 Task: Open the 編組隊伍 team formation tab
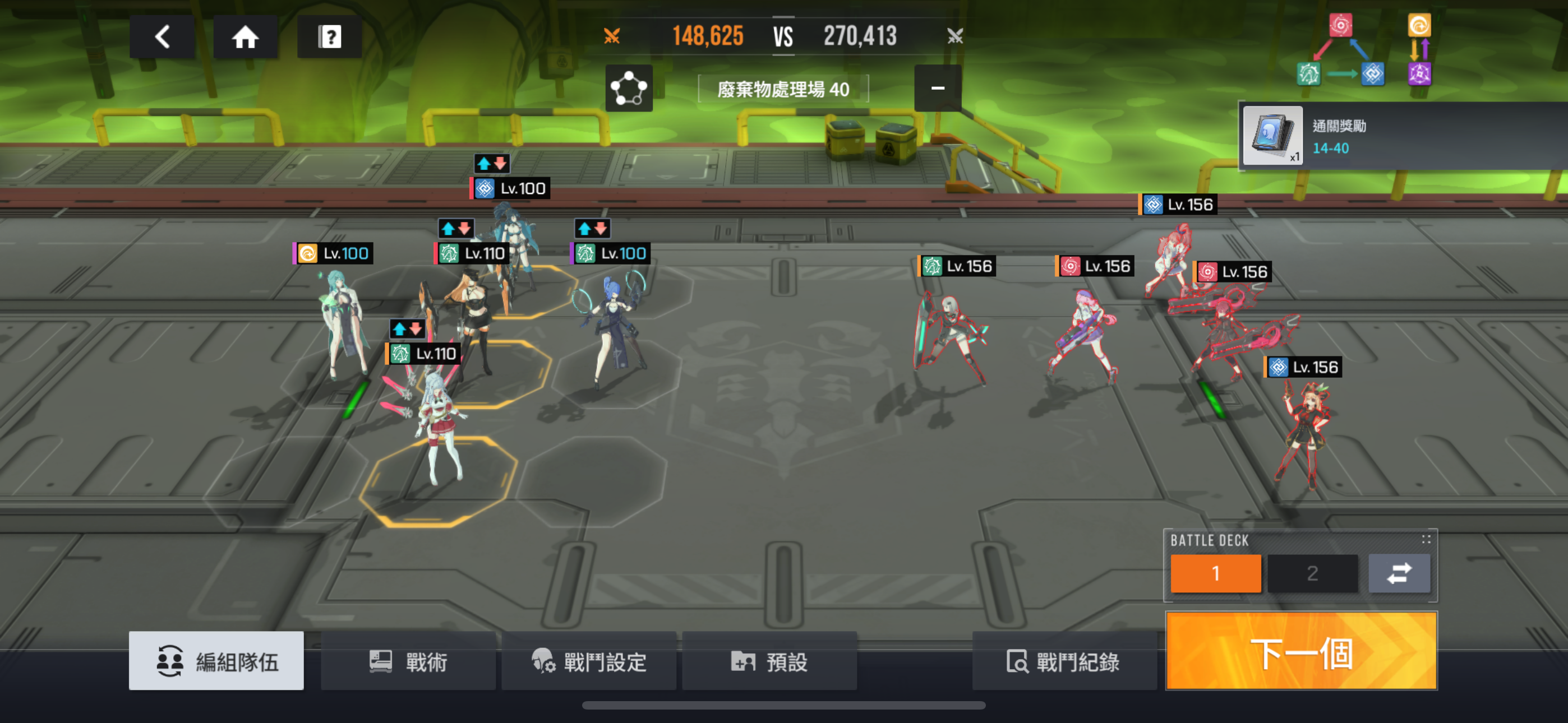pyautogui.click(x=216, y=661)
